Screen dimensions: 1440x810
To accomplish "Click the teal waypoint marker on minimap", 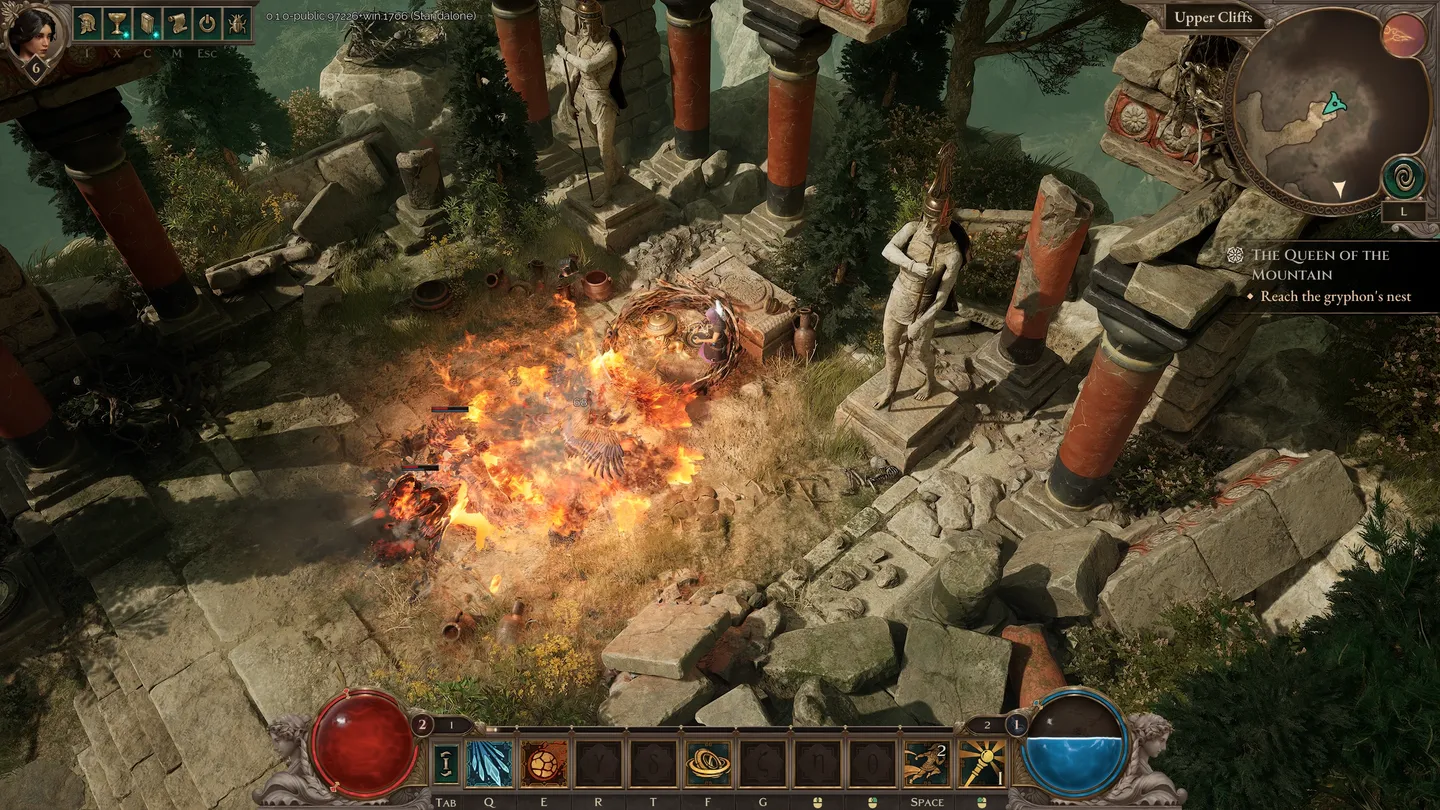I will point(1333,102).
